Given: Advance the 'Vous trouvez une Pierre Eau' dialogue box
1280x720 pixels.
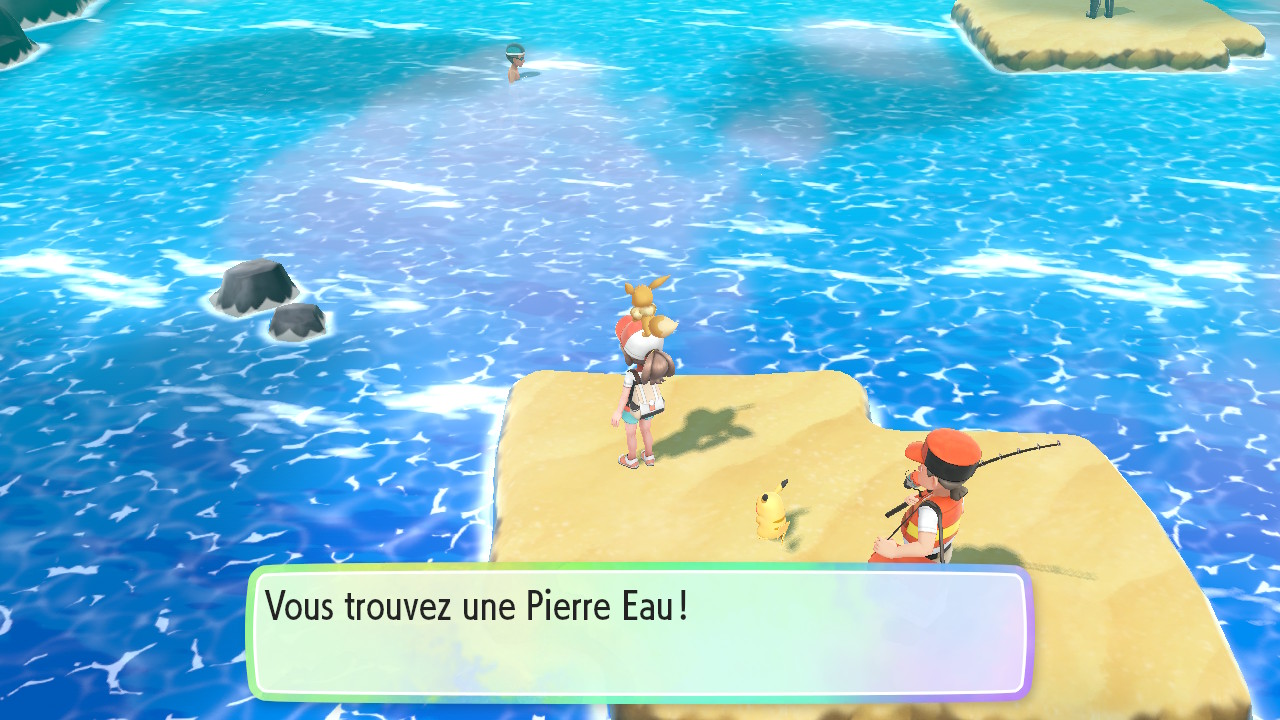Looking at the screenshot, I should (640, 632).
